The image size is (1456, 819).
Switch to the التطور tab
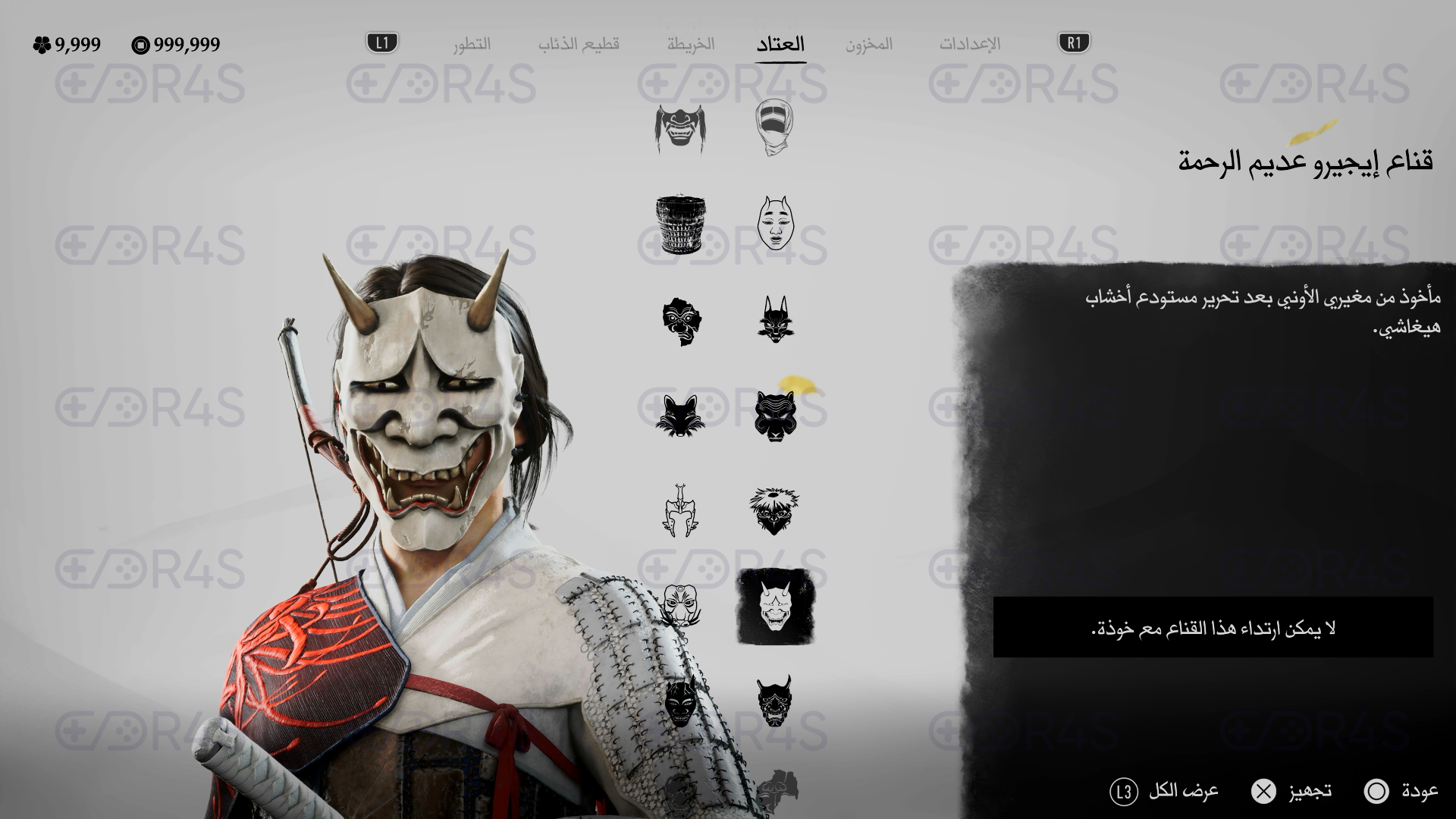coord(472,44)
